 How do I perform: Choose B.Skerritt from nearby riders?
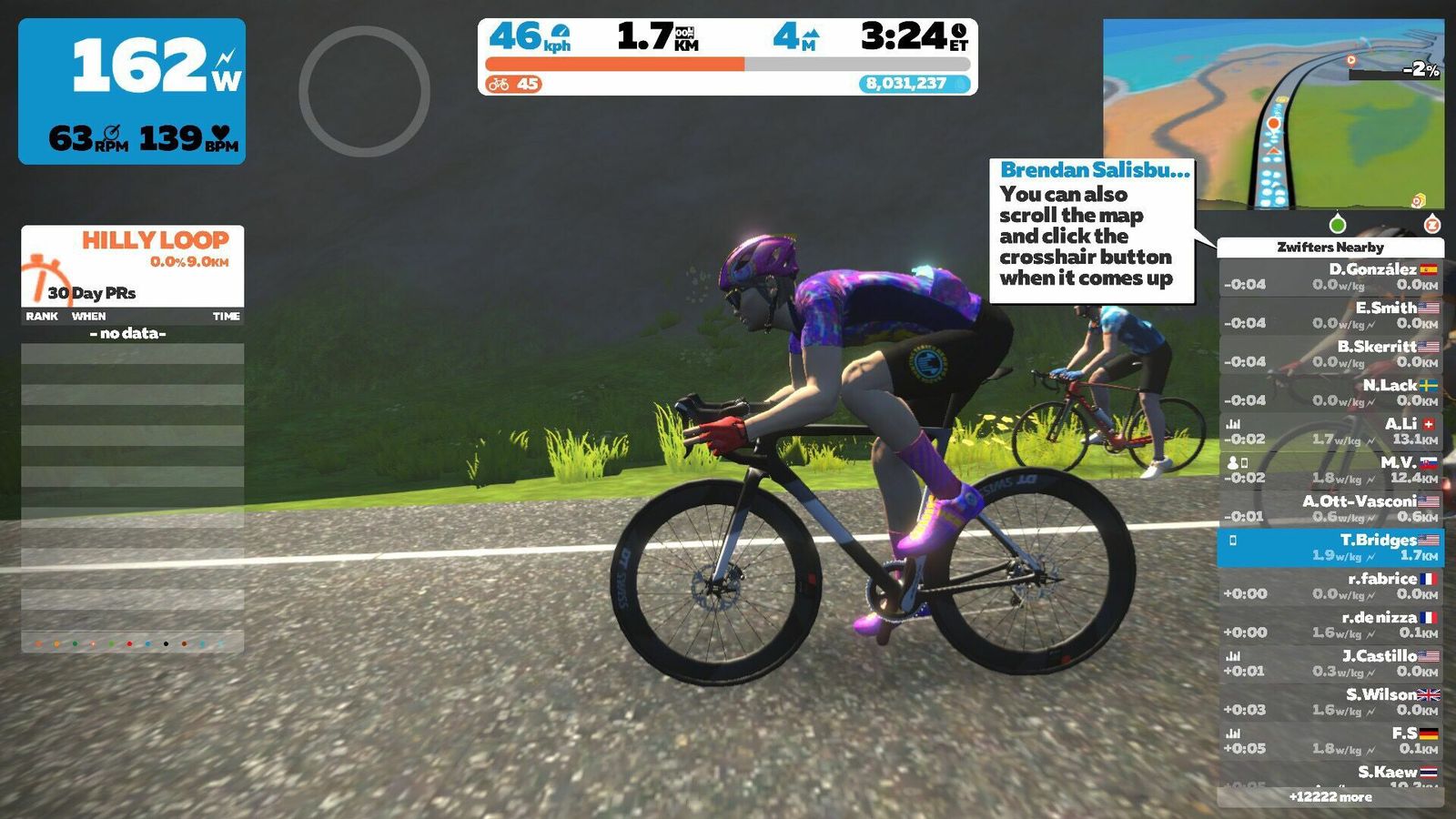(x=1330, y=354)
